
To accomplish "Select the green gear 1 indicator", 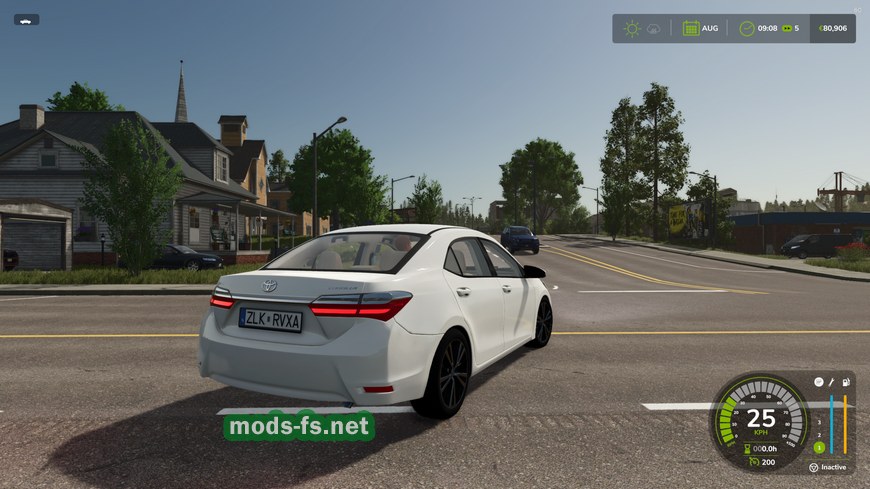I will click(819, 448).
